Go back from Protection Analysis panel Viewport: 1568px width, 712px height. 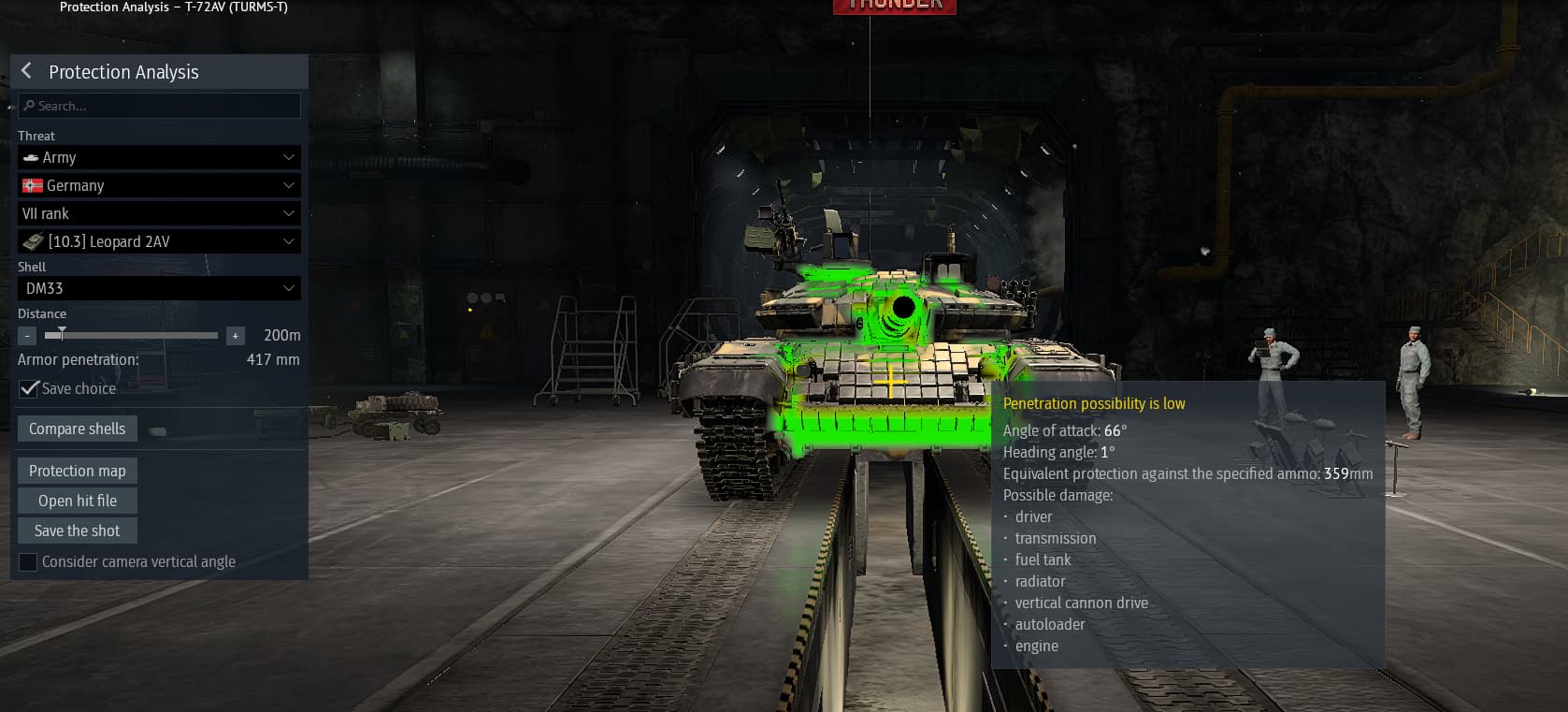click(26, 71)
